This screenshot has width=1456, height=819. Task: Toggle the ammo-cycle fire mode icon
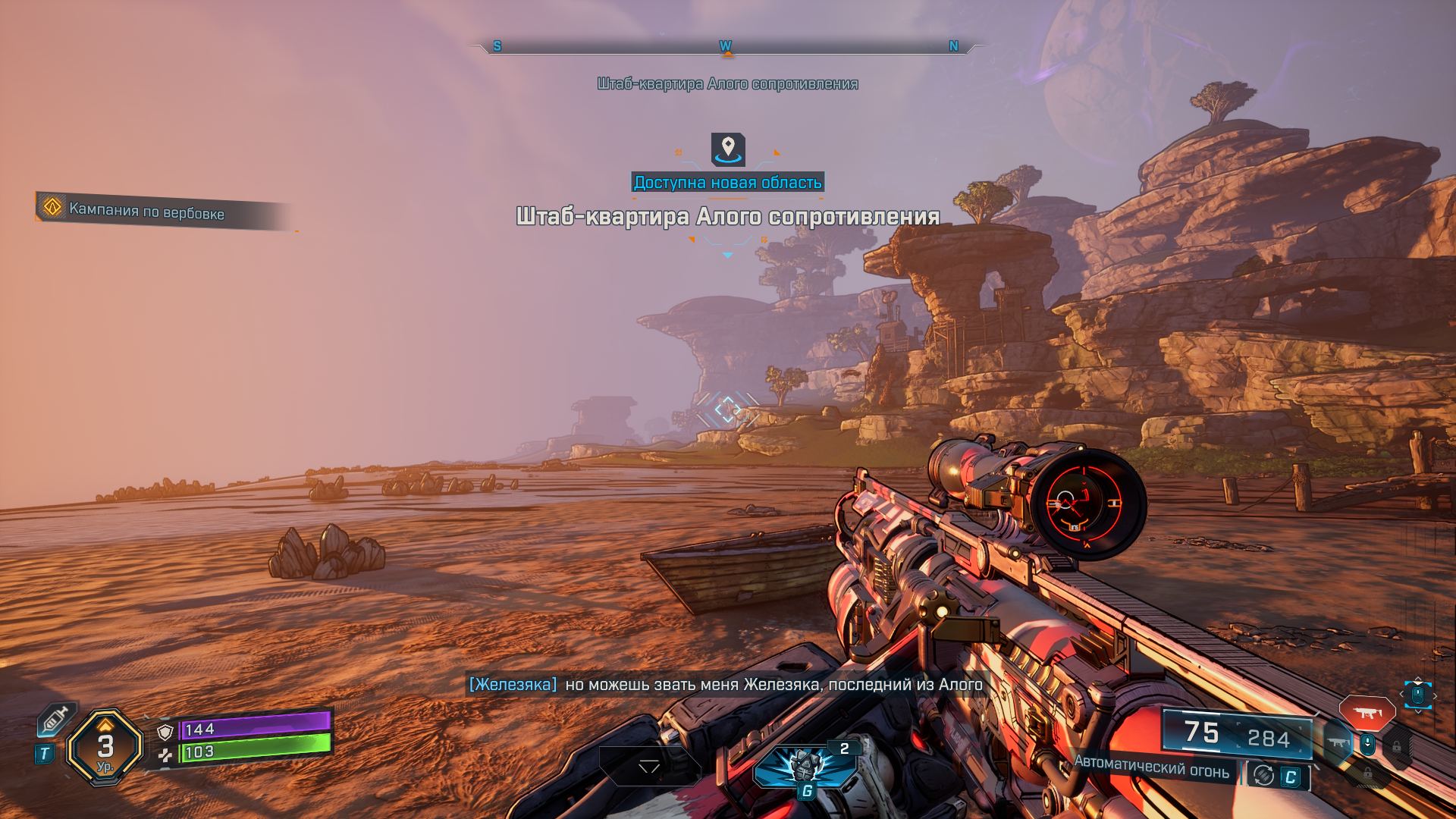(x=1263, y=775)
